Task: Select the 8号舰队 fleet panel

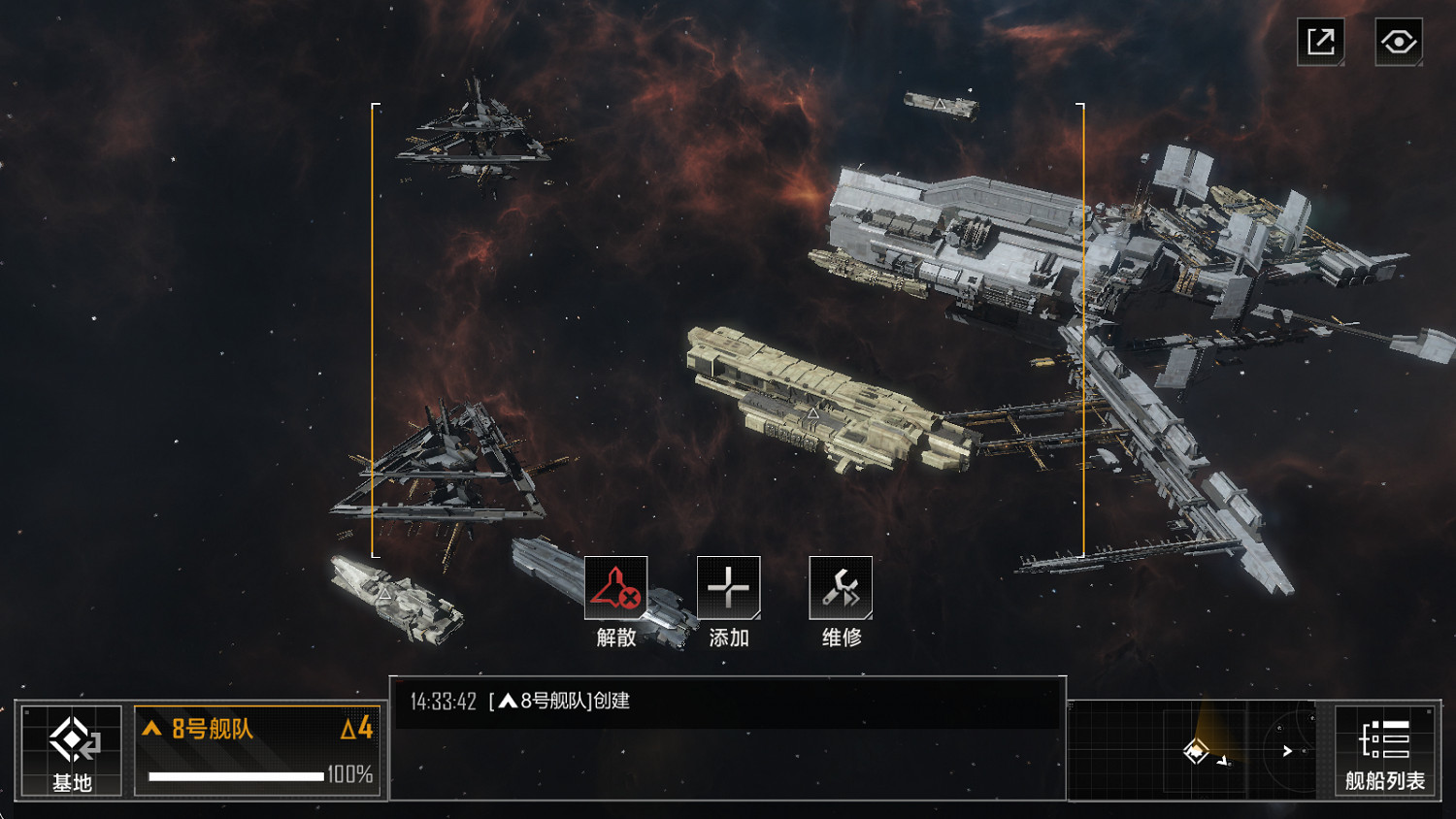Action: 258,750
